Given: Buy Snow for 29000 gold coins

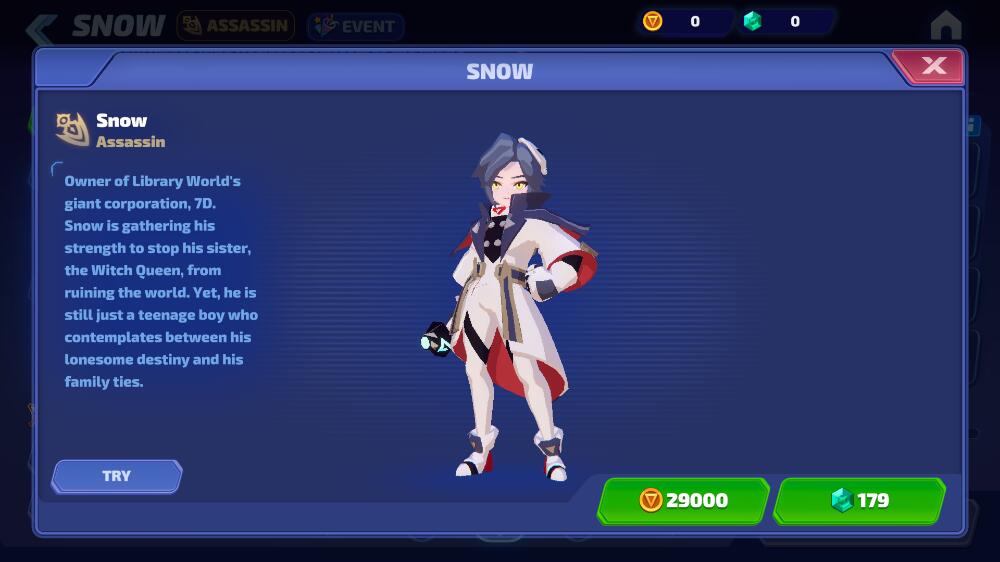Looking at the screenshot, I should click(x=683, y=500).
